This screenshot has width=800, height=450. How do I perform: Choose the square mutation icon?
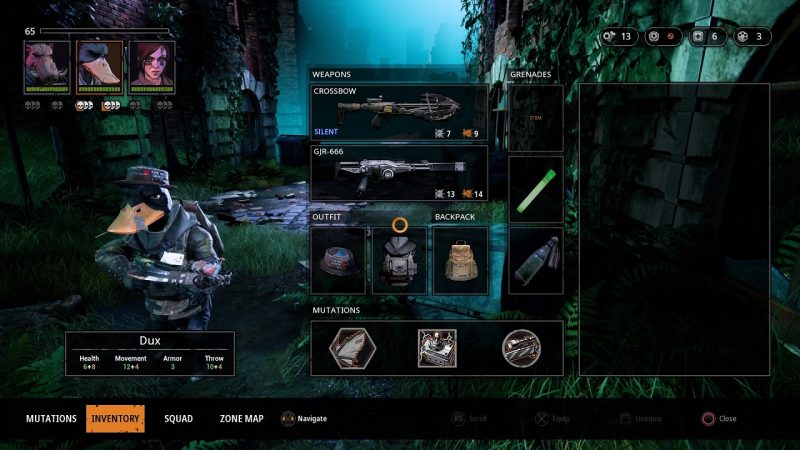pyautogui.click(x=436, y=348)
